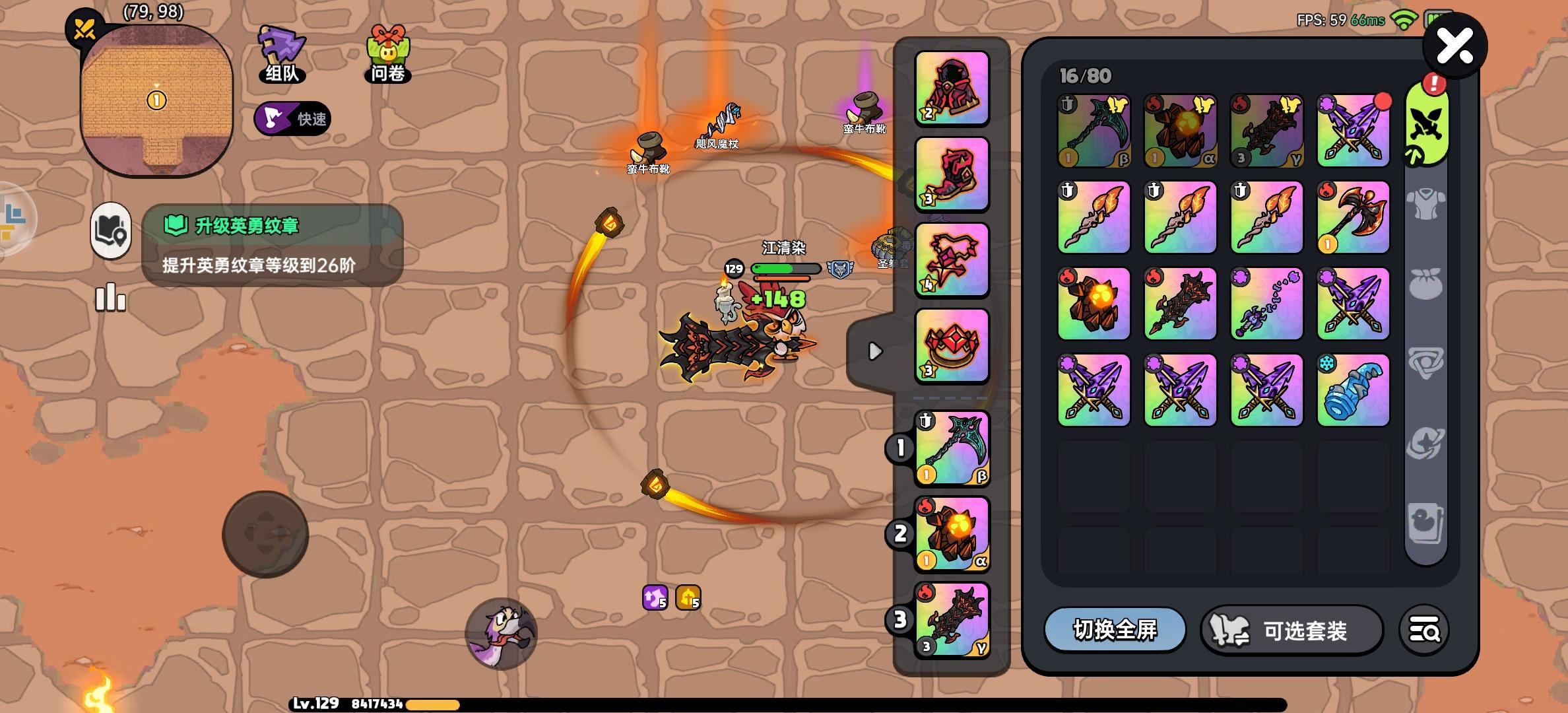Open the bar-chart statistics icon

click(x=110, y=298)
